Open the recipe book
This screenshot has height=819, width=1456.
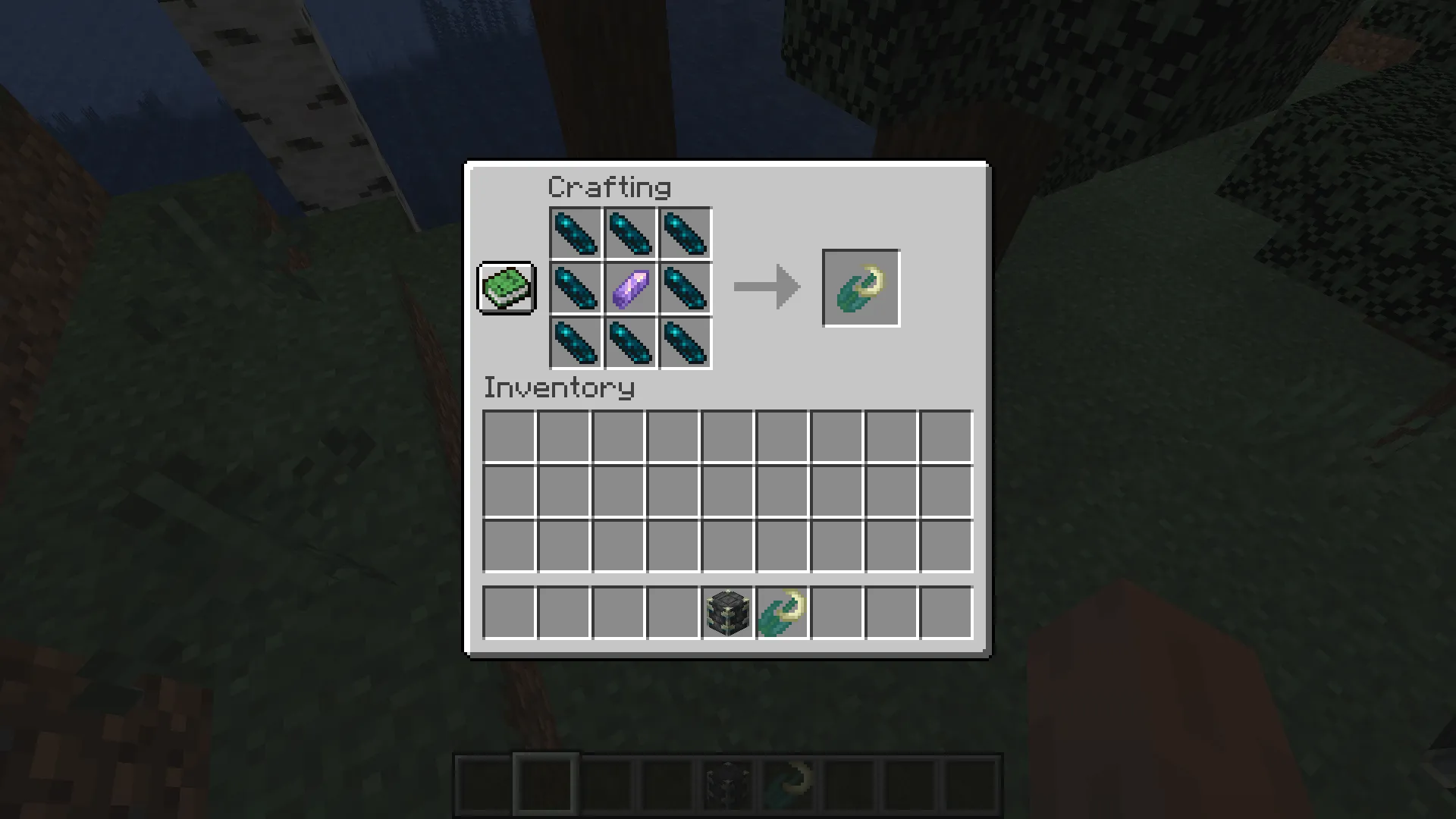(x=506, y=289)
